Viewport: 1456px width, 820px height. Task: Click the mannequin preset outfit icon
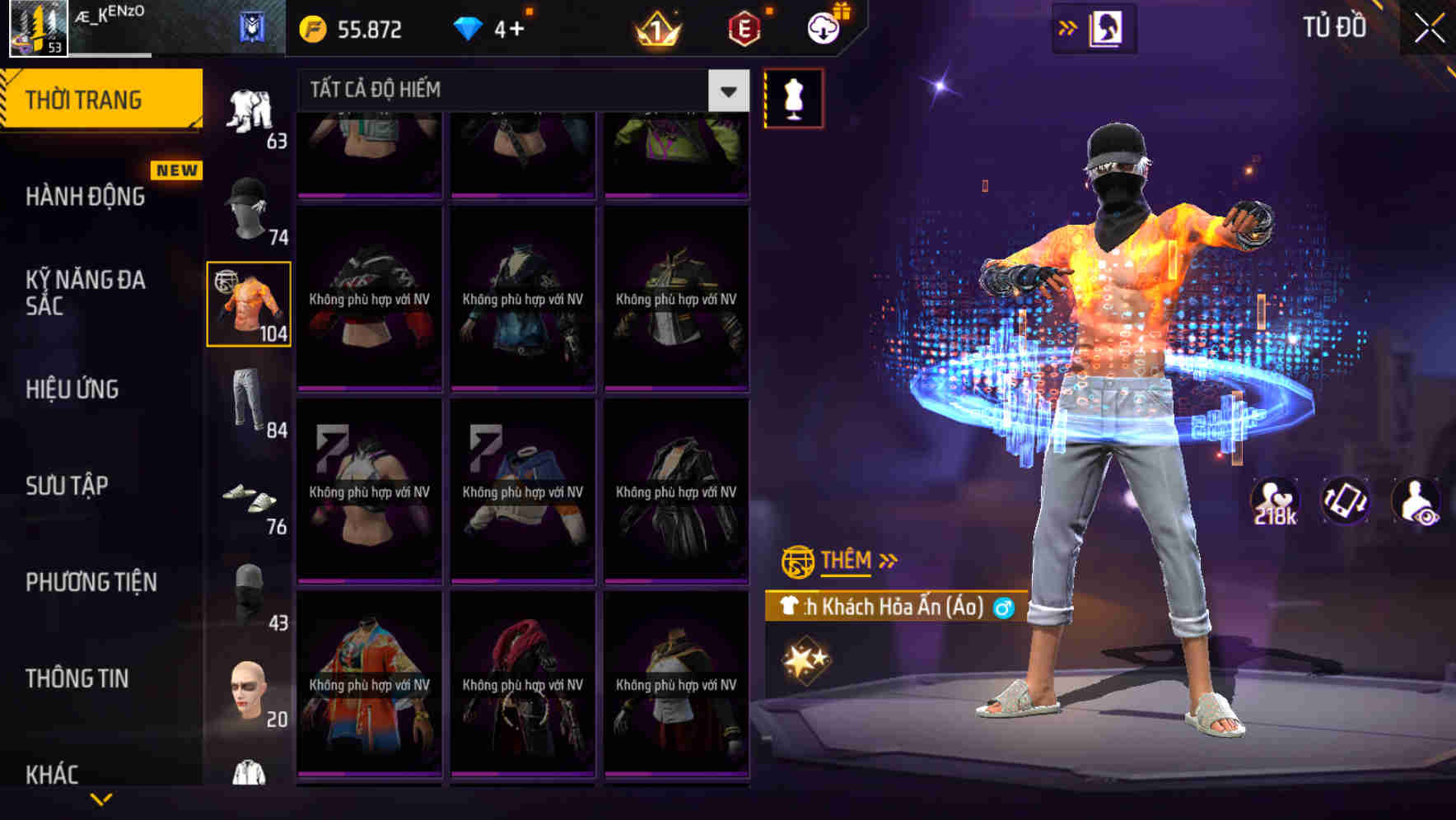click(793, 97)
